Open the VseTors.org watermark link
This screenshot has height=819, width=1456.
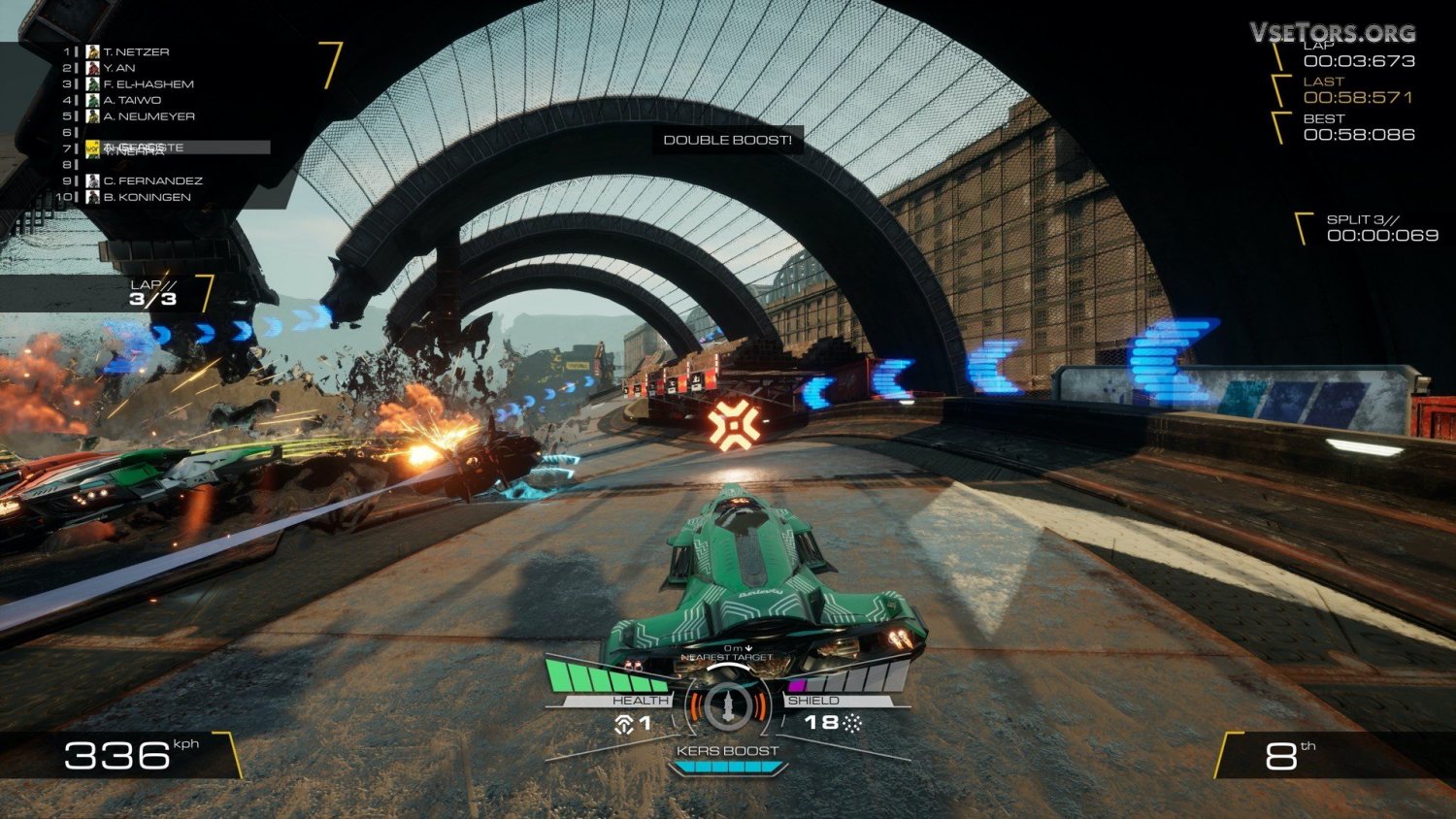pyautogui.click(x=1332, y=32)
